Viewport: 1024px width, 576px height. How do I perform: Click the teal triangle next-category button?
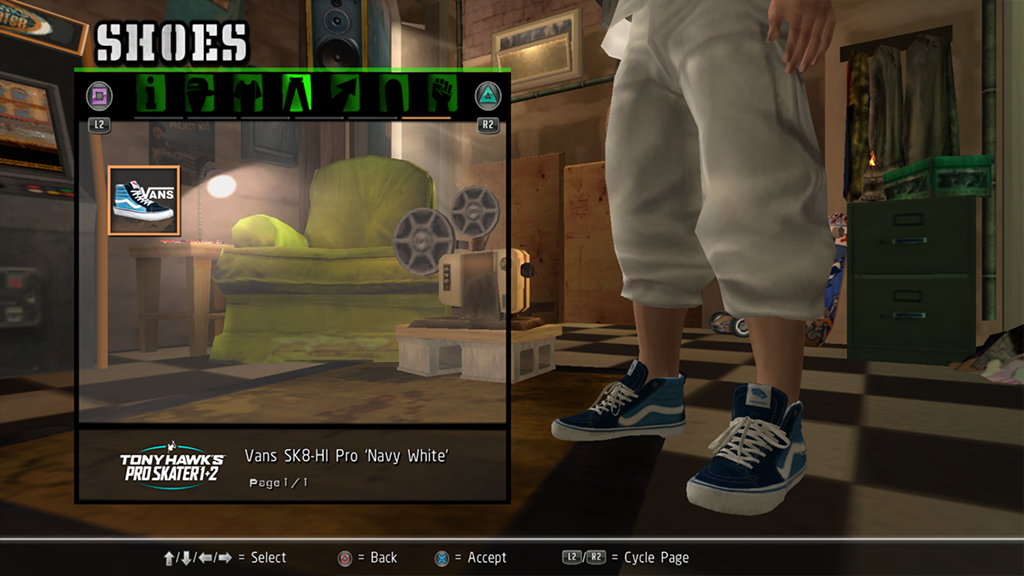tap(488, 96)
